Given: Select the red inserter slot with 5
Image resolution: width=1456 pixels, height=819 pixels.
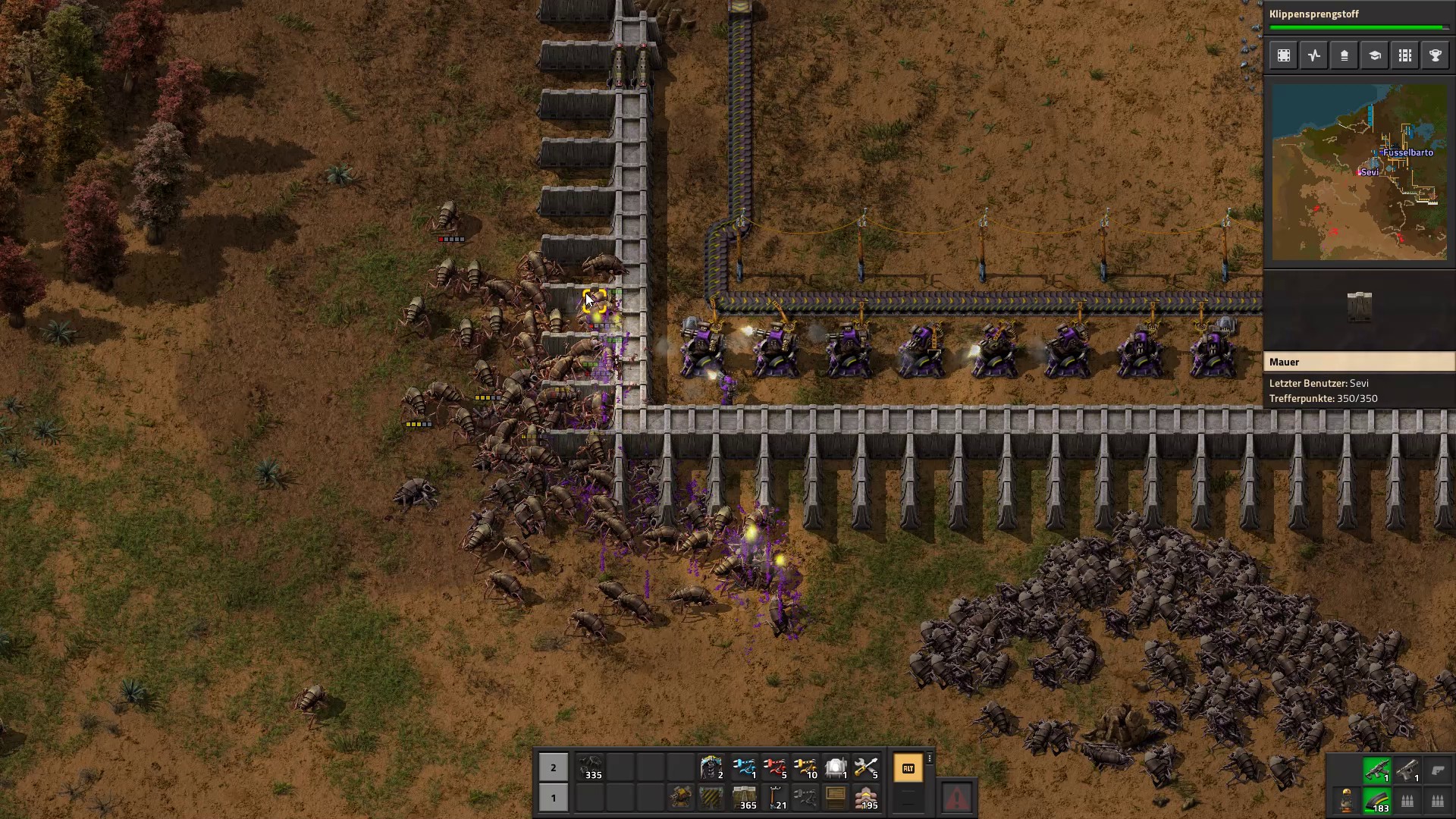Looking at the screenshot, I should coord(775,768).
